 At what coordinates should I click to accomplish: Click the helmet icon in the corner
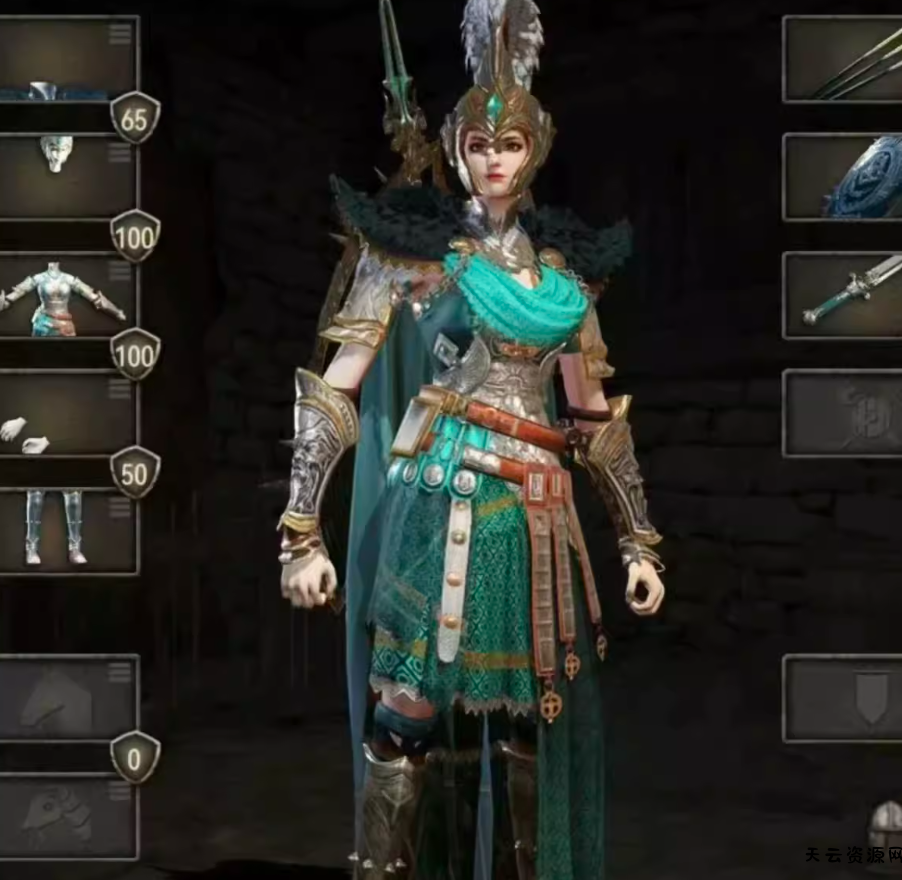pyautogui.click(x=886, y=827)
